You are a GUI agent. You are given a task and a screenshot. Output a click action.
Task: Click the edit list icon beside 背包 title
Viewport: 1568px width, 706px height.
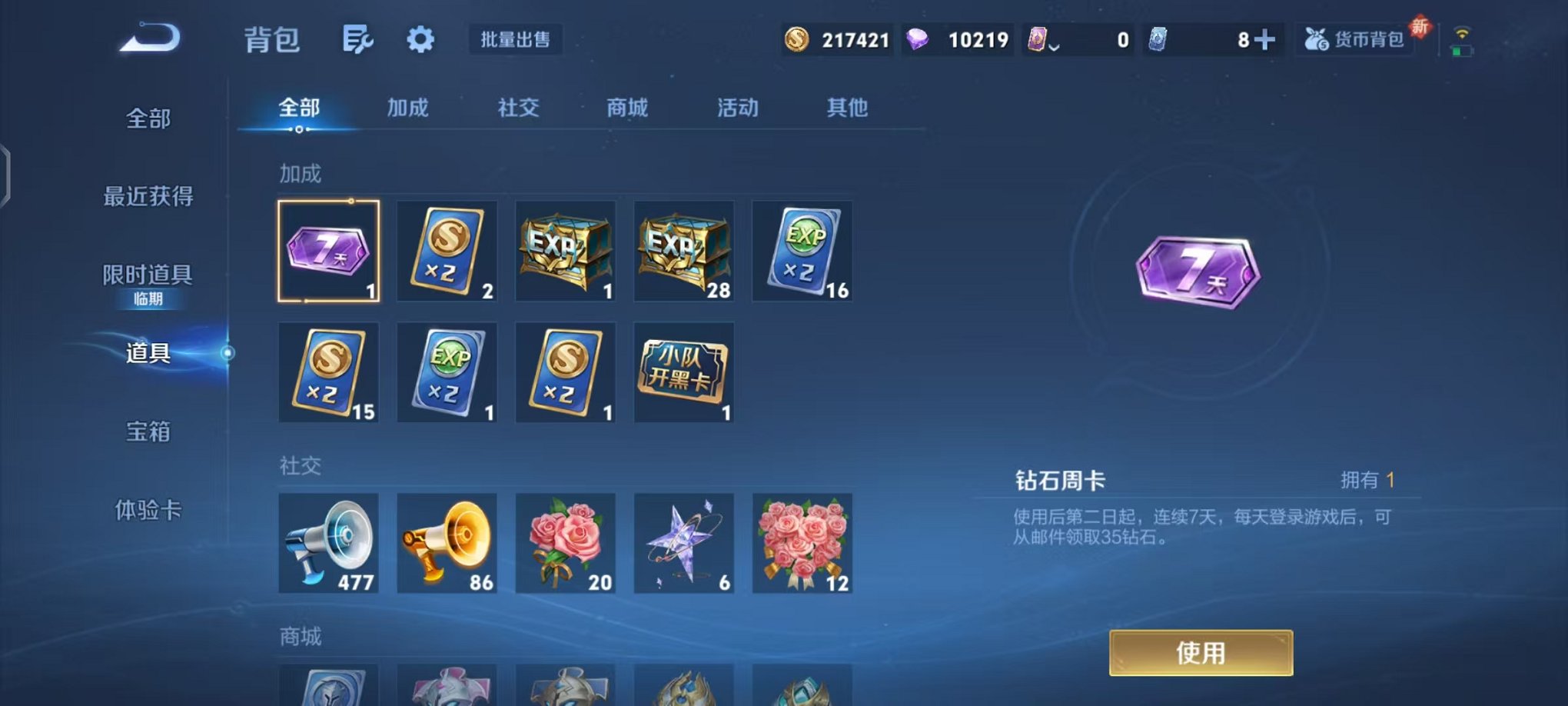[x=358, y=38]
